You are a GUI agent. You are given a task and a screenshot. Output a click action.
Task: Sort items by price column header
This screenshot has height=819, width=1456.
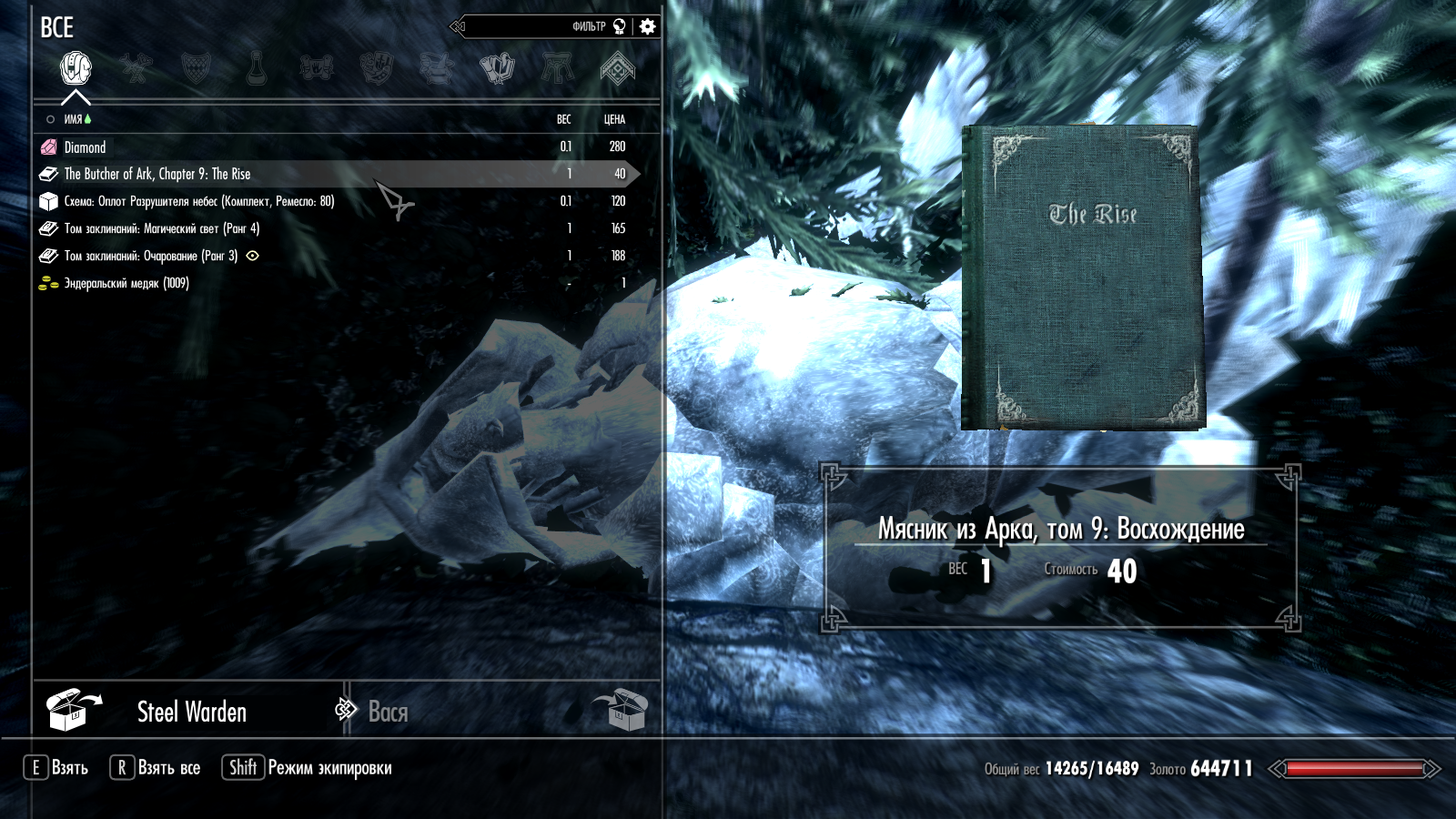tap(614, 119)
